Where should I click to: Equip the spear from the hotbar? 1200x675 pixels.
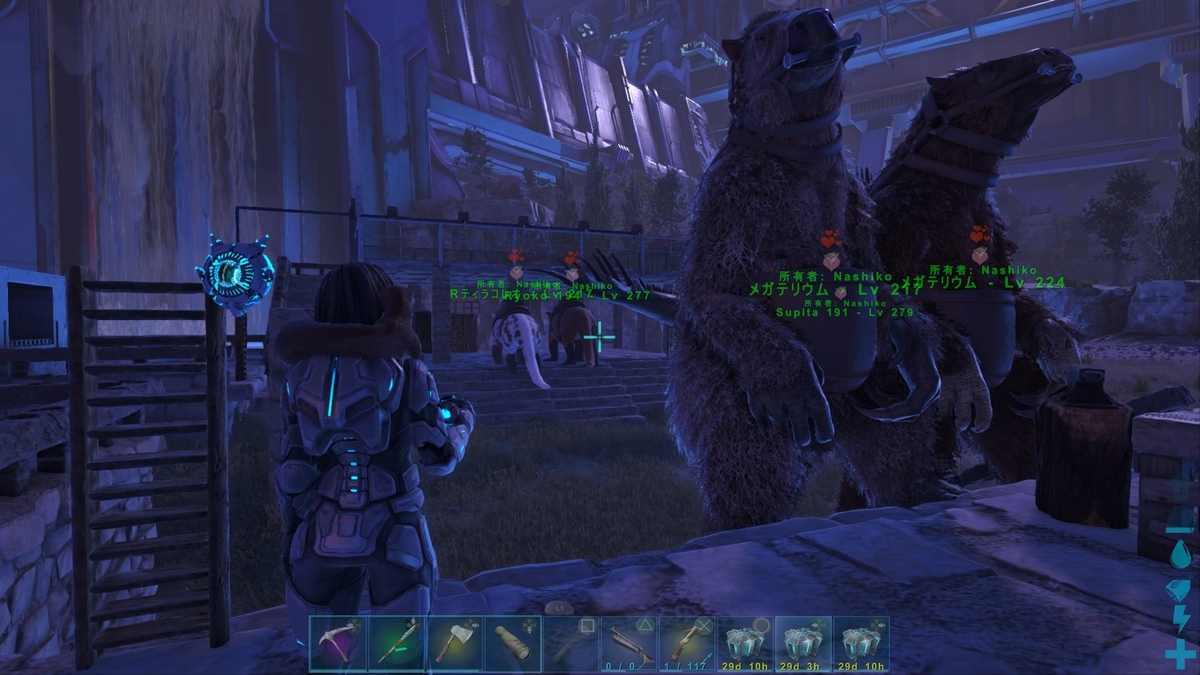pyautogui.click(x=396, y=644)
